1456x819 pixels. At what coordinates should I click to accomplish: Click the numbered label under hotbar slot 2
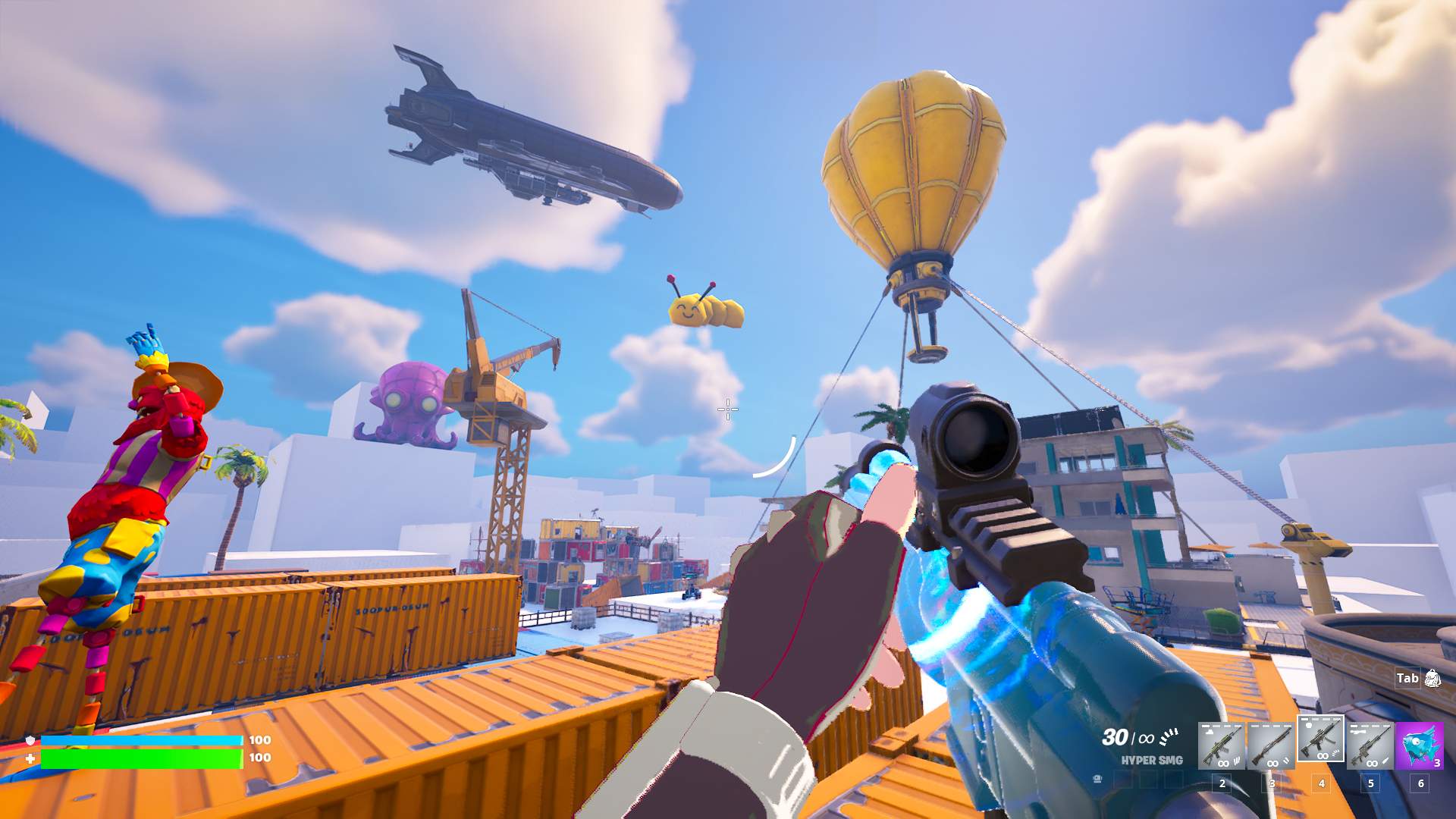pos(1223,783)
